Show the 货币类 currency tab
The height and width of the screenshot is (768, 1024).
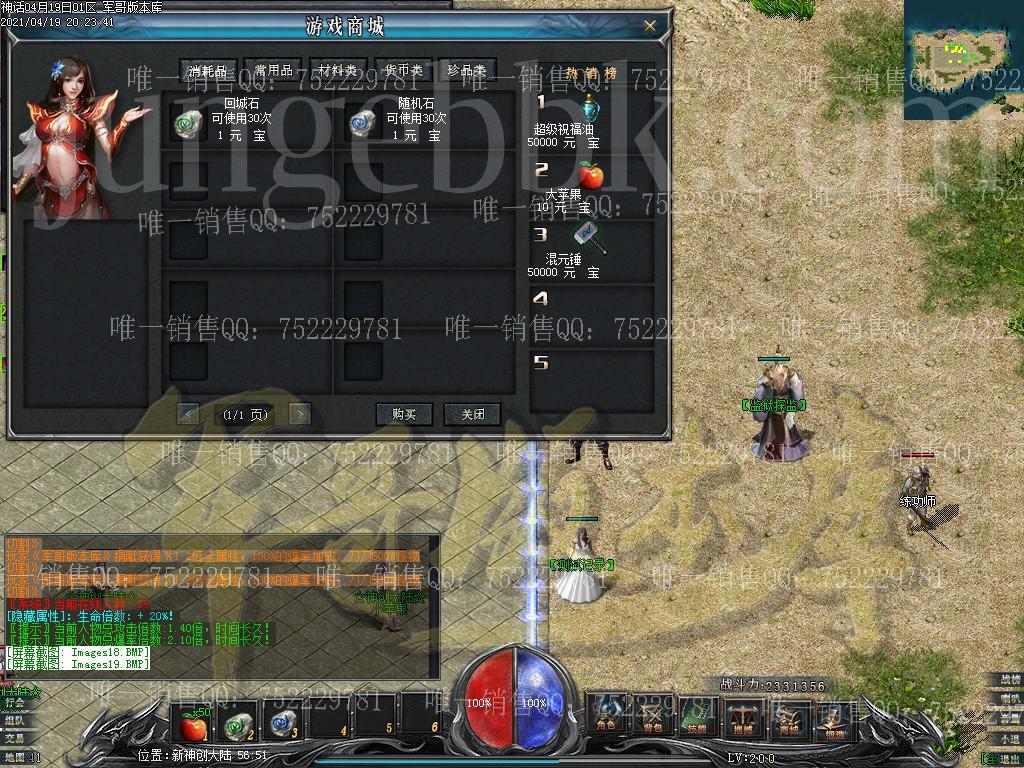(403, 70)
